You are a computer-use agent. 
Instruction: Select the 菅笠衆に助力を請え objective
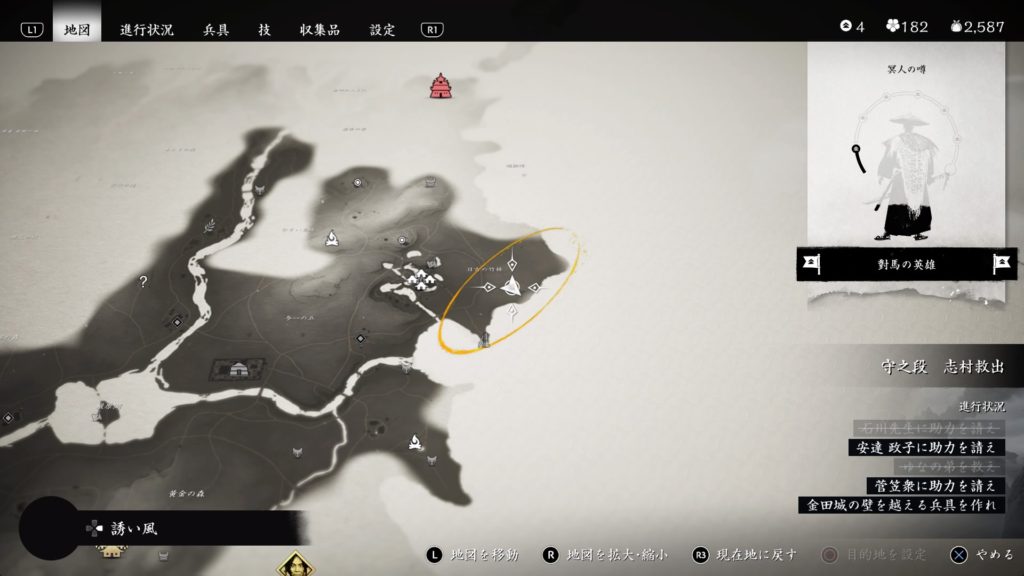pyautogui.click(x=933, y=485)
